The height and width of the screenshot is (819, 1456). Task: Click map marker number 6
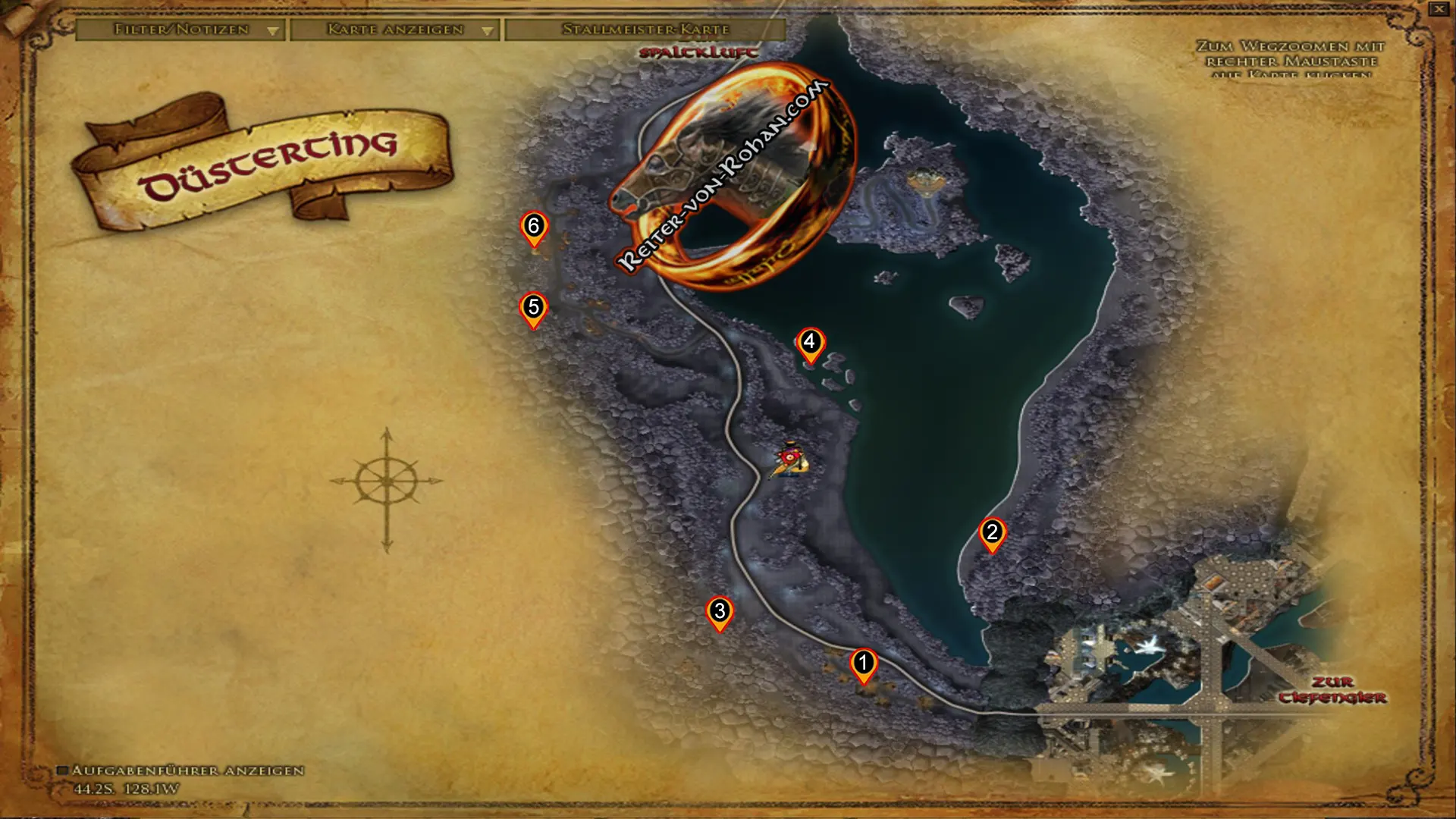[534, 227]
